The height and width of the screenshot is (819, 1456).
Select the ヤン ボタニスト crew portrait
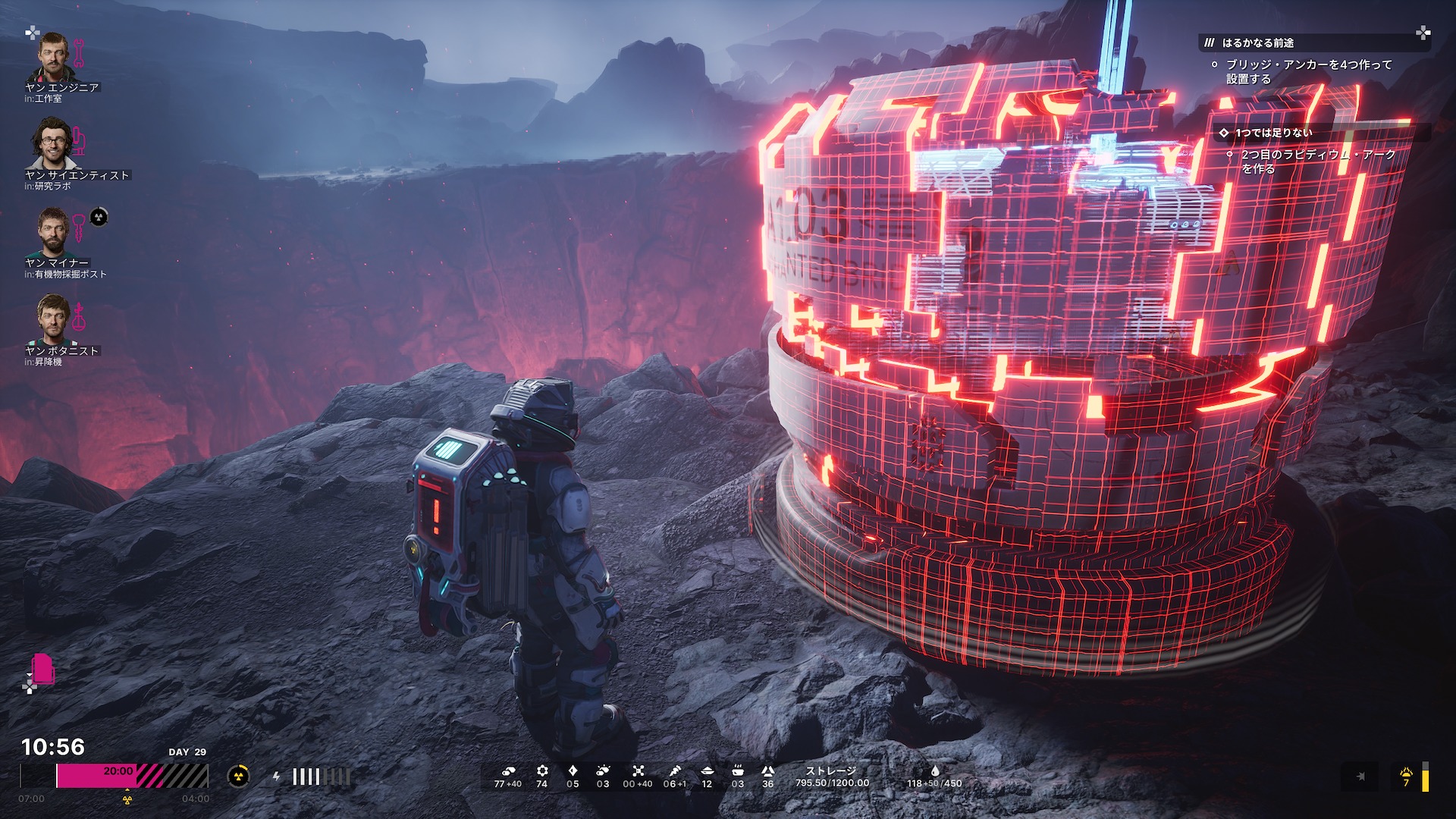52,319
